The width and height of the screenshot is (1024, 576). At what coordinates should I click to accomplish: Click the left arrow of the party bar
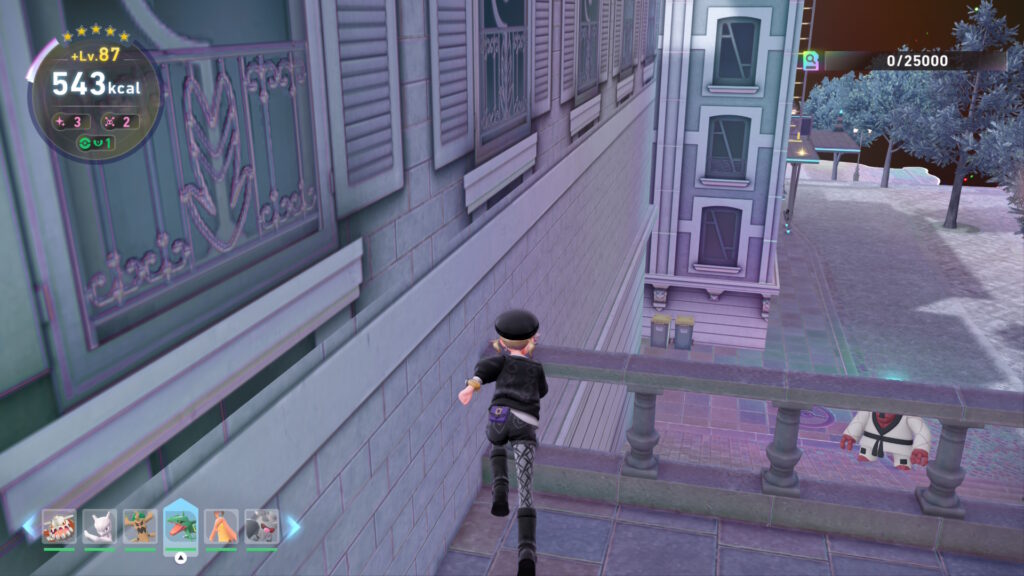[x=29, y=526]
